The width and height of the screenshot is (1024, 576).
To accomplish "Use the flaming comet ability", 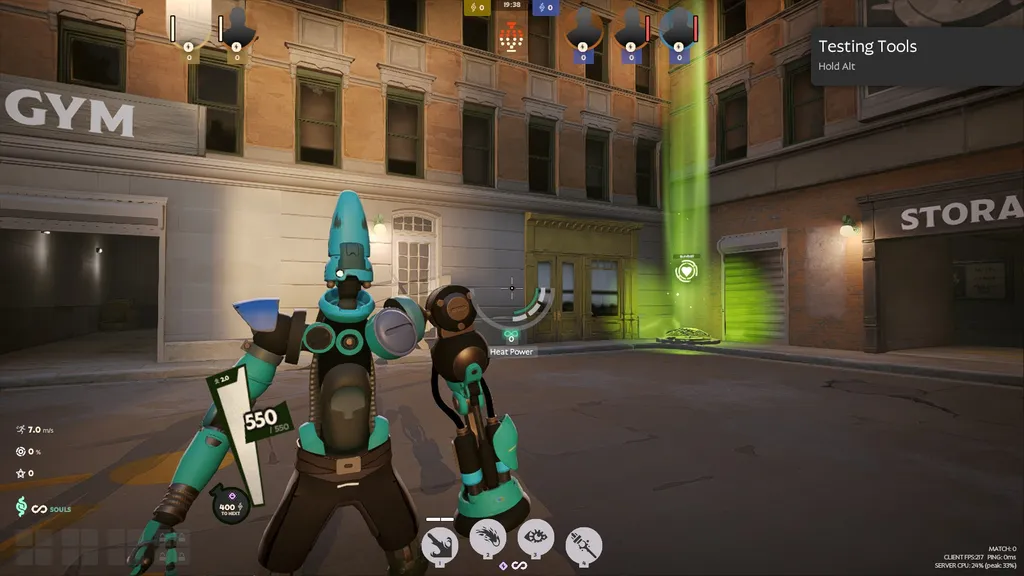I will [488, 540].
